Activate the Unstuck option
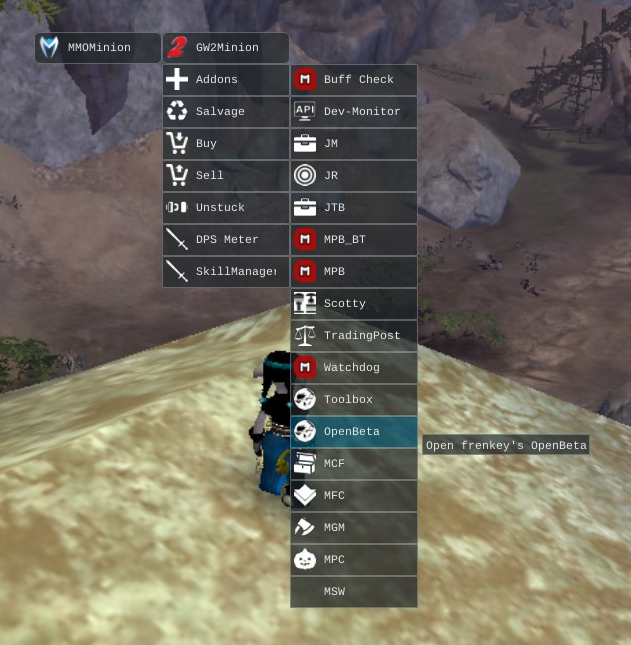The width and height of the screenshot is (631, 645). coord(226,208)
